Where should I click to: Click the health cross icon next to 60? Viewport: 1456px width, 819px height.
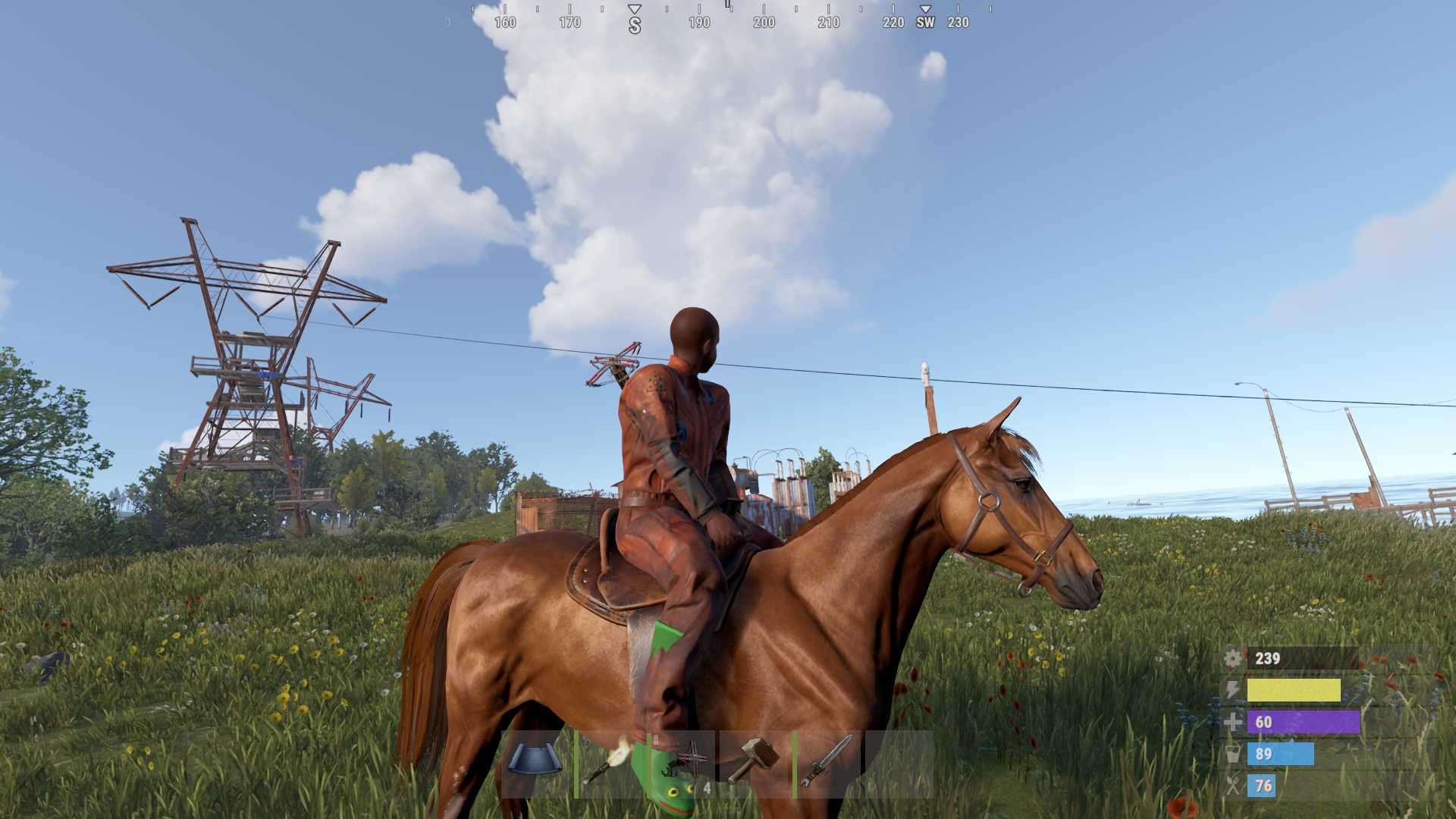1233,723
